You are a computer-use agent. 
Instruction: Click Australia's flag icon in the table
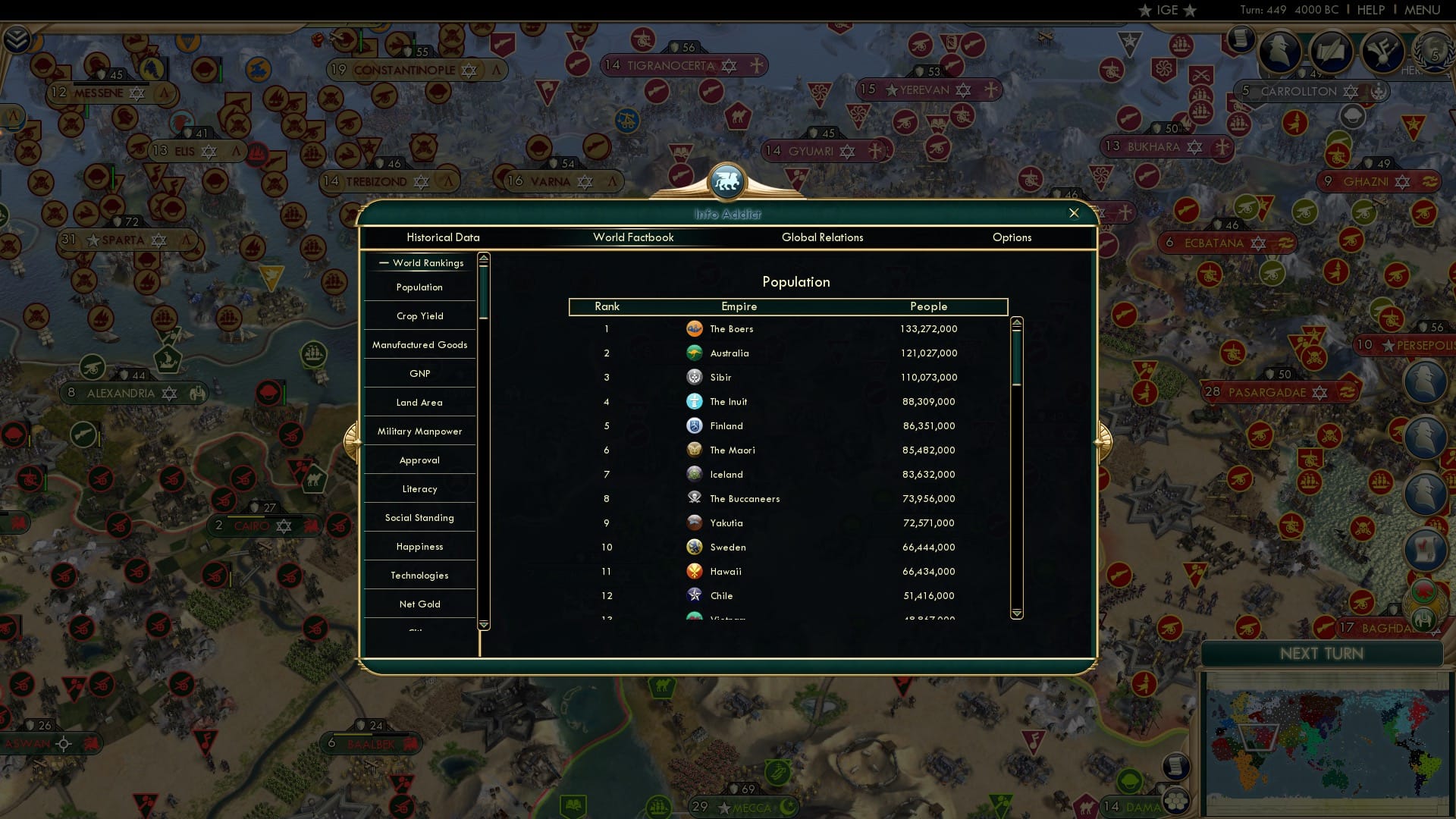pyautogui.click(x=695, y=353)
